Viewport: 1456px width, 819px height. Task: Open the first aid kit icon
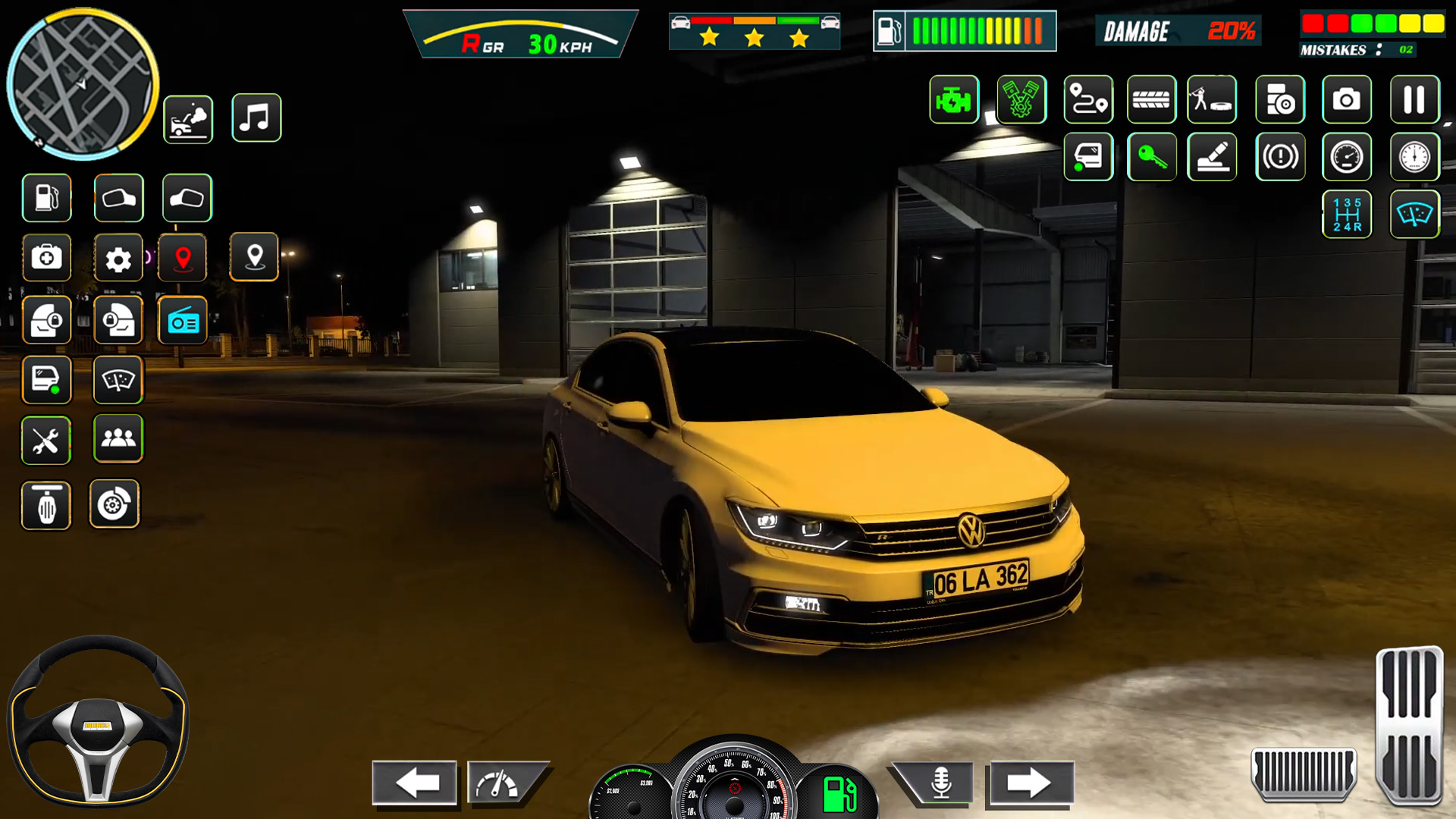coord(46,258)
